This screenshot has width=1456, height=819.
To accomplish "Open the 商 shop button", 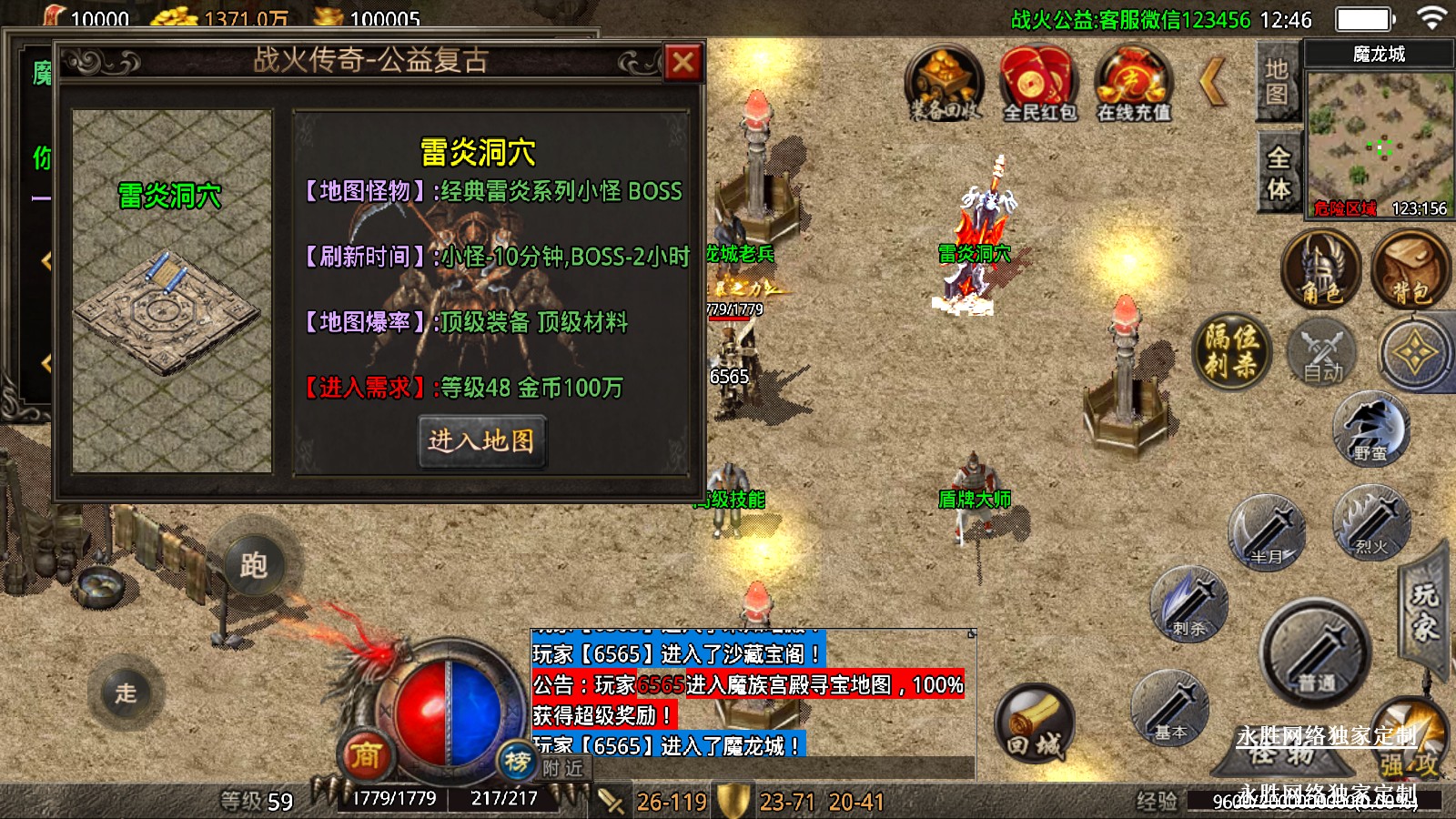I will pyautogui.click(x=366, y=754).
